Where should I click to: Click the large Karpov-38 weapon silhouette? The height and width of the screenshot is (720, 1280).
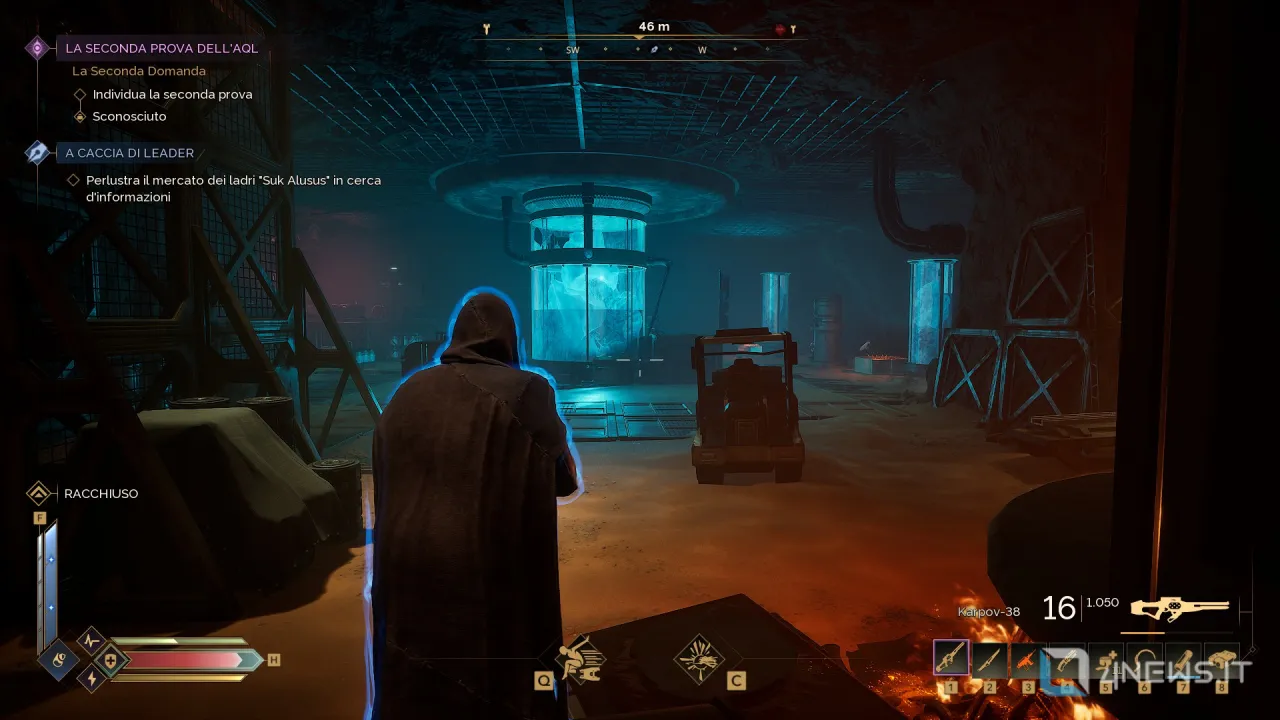(1180, 608)
